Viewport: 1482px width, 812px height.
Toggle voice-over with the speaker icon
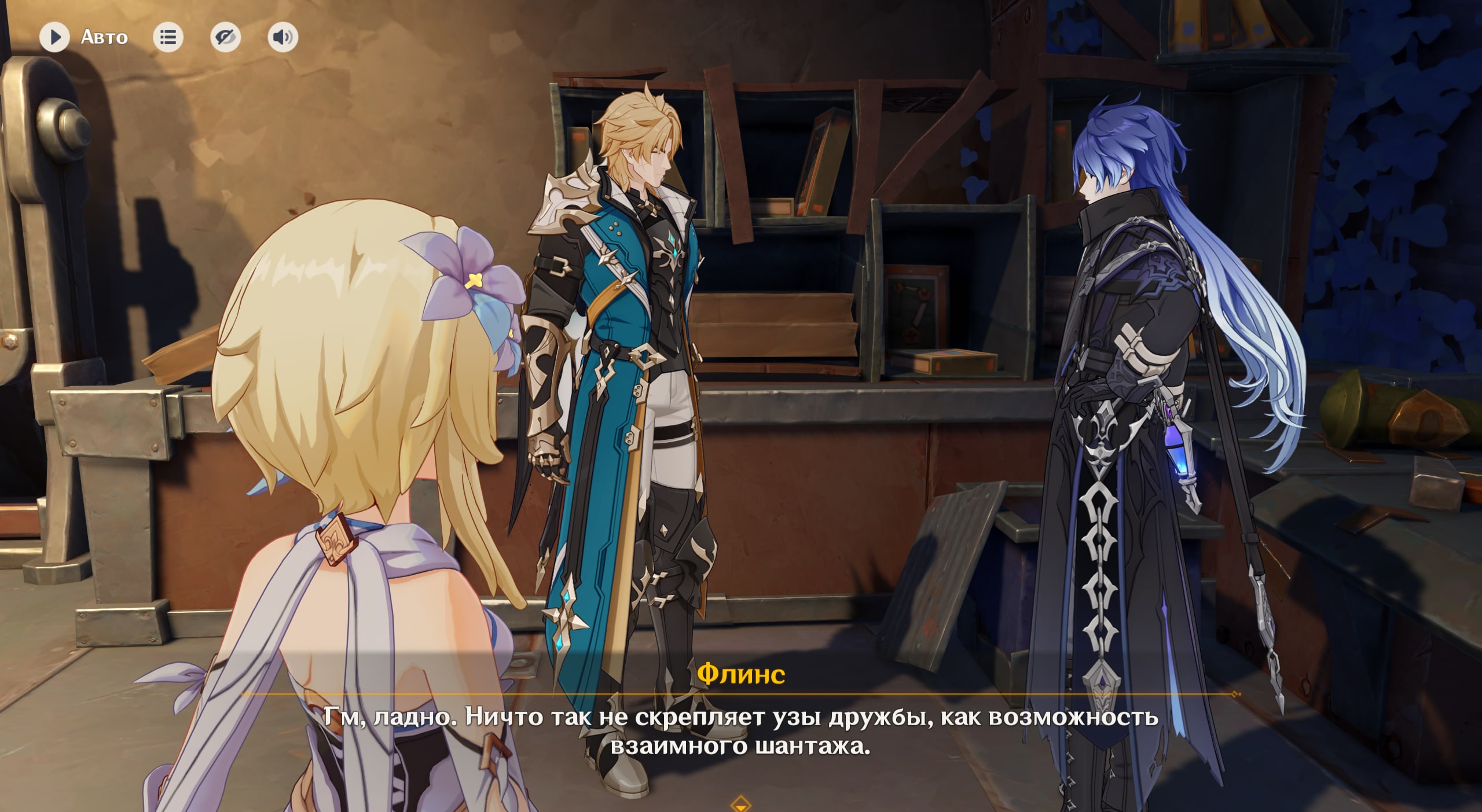tap(283, 38)
